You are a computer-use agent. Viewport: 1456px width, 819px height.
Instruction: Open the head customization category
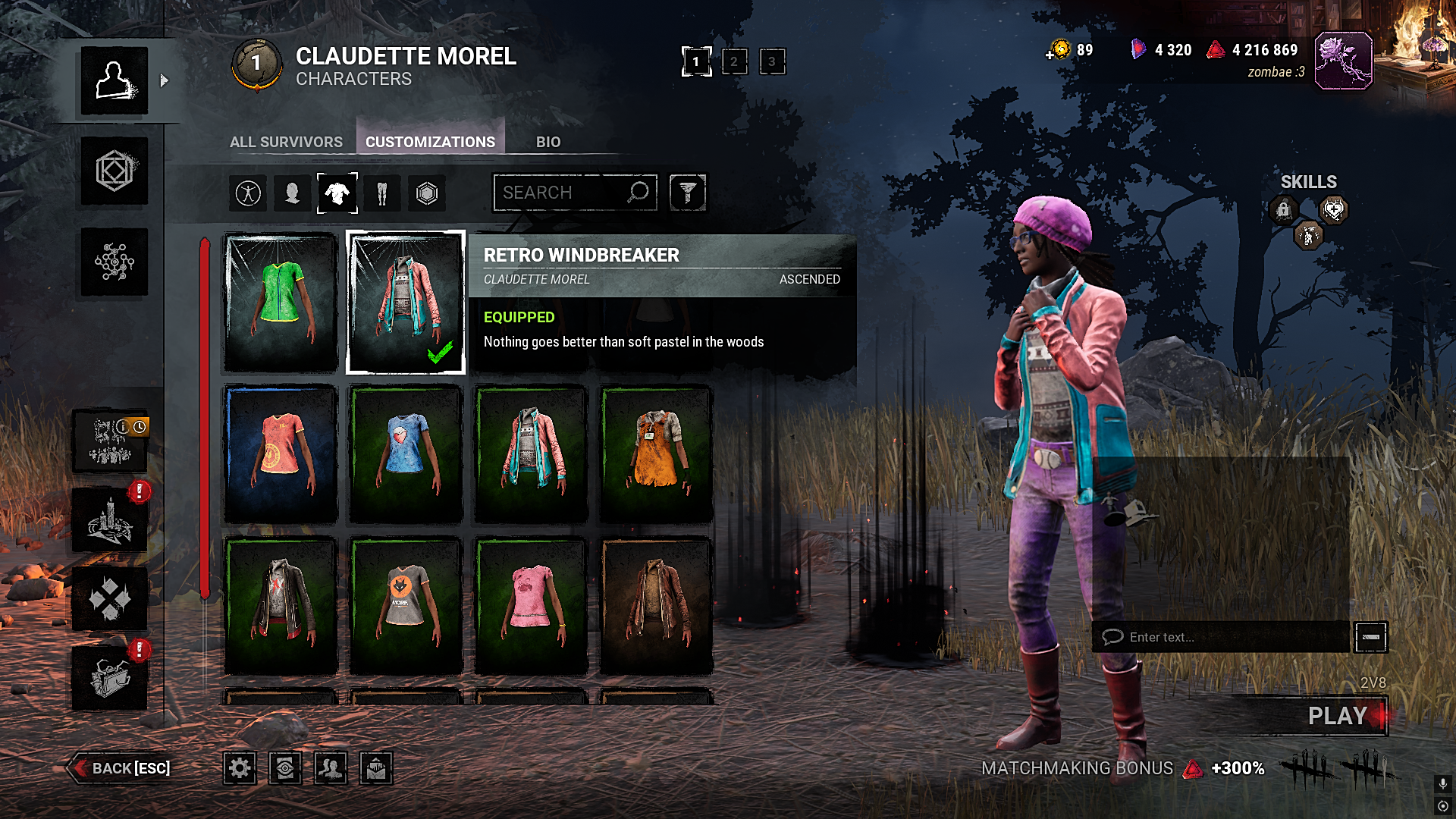tap(291, 193)
